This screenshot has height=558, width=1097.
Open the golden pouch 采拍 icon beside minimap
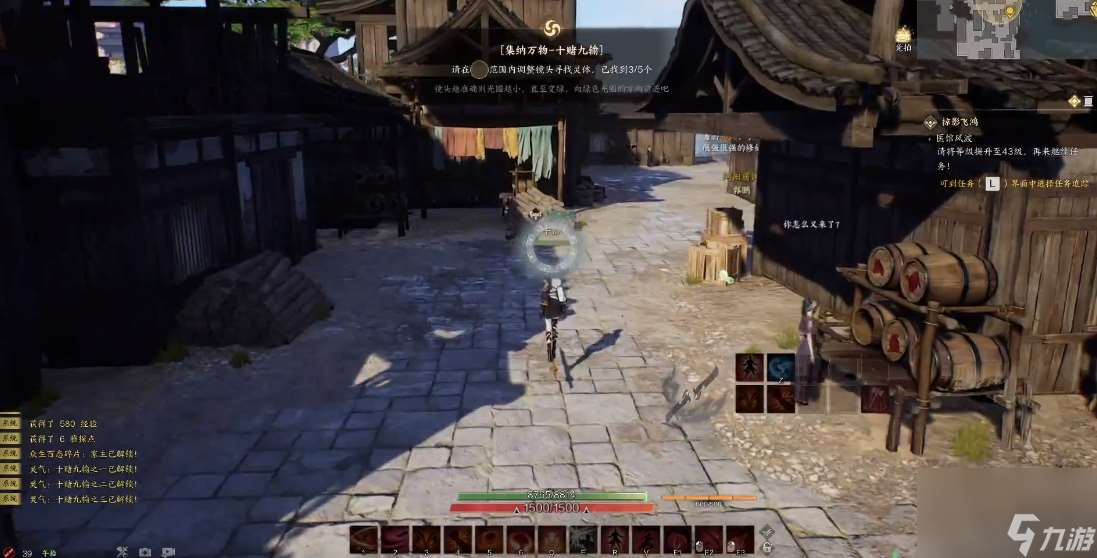(903, 38)
